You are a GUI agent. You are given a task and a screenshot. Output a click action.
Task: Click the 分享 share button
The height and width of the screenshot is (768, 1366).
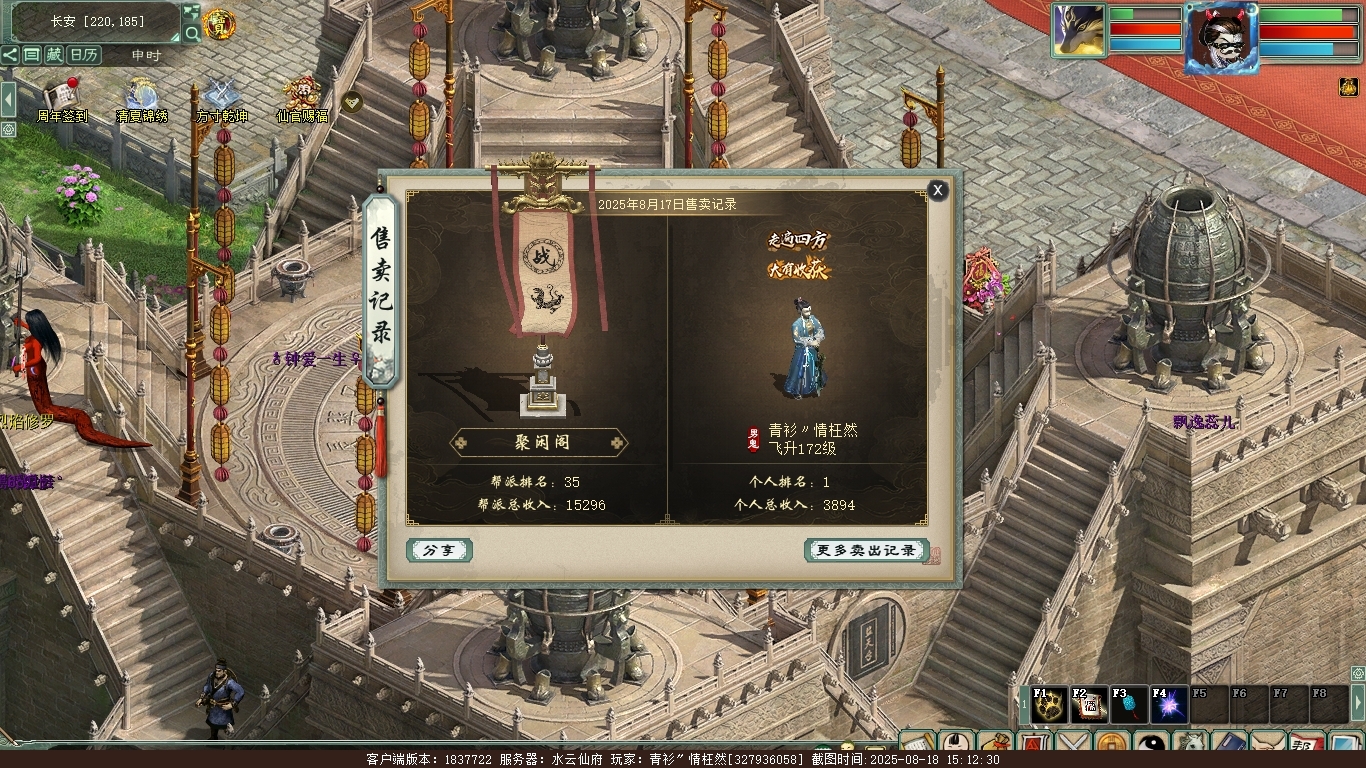[x=439, y=550]
